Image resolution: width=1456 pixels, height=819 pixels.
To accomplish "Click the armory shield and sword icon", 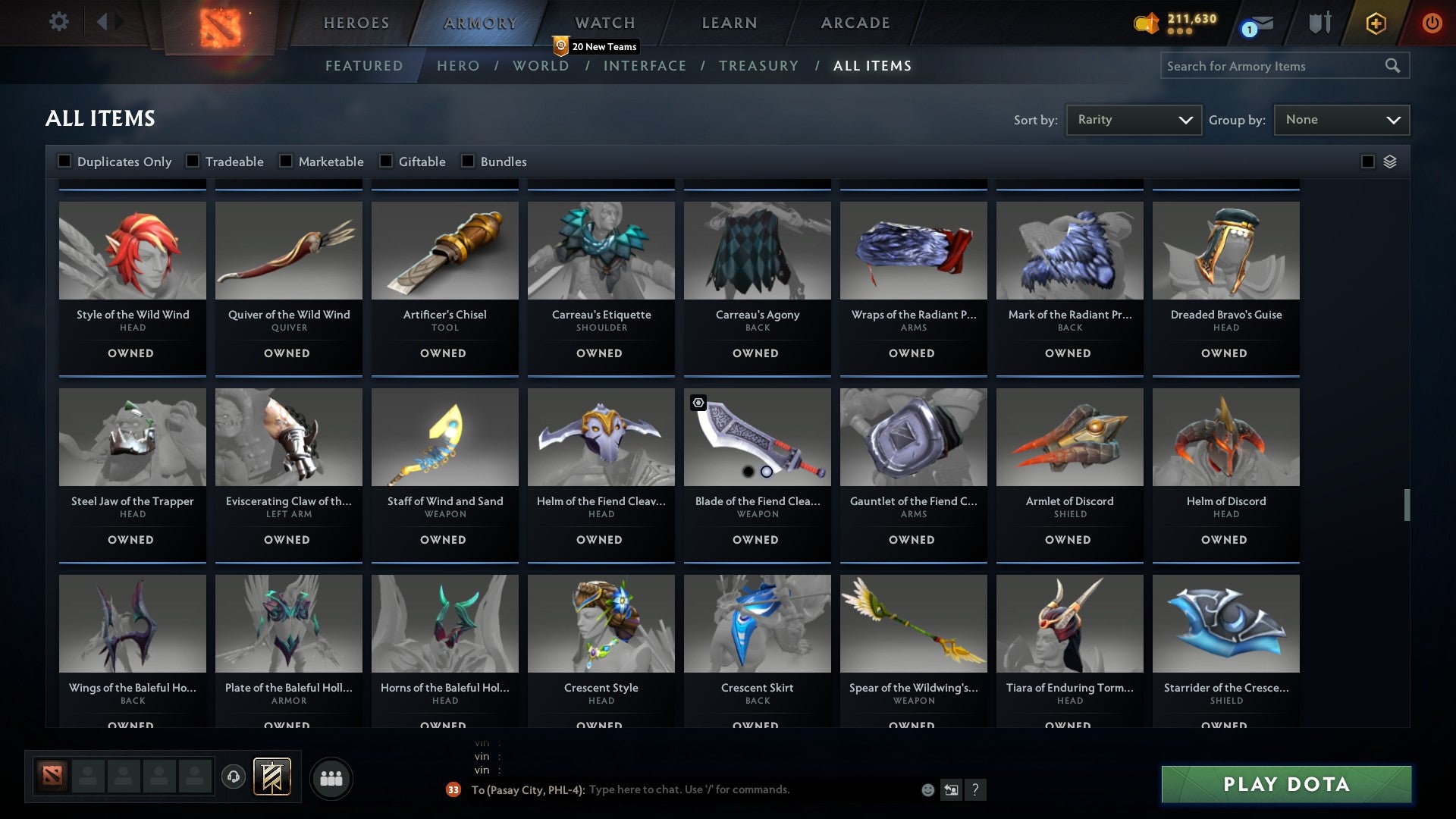I will [1319, 24].
